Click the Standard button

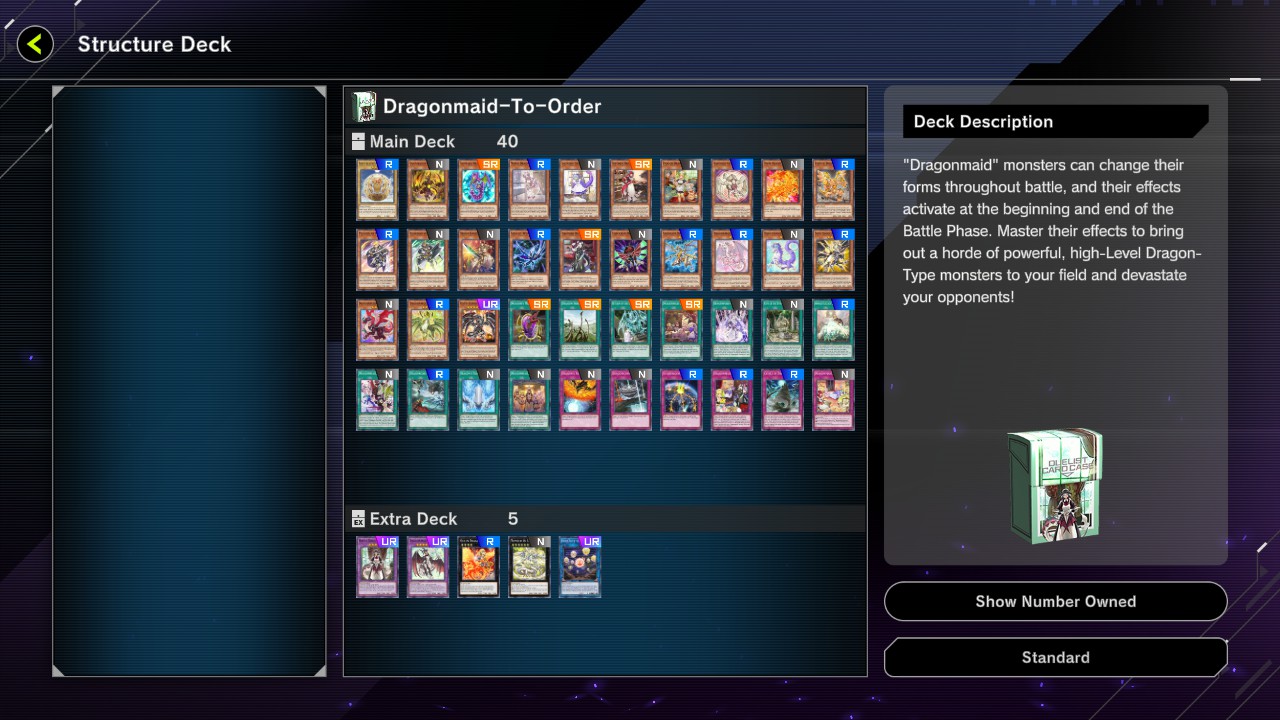tap(1055, 657)
